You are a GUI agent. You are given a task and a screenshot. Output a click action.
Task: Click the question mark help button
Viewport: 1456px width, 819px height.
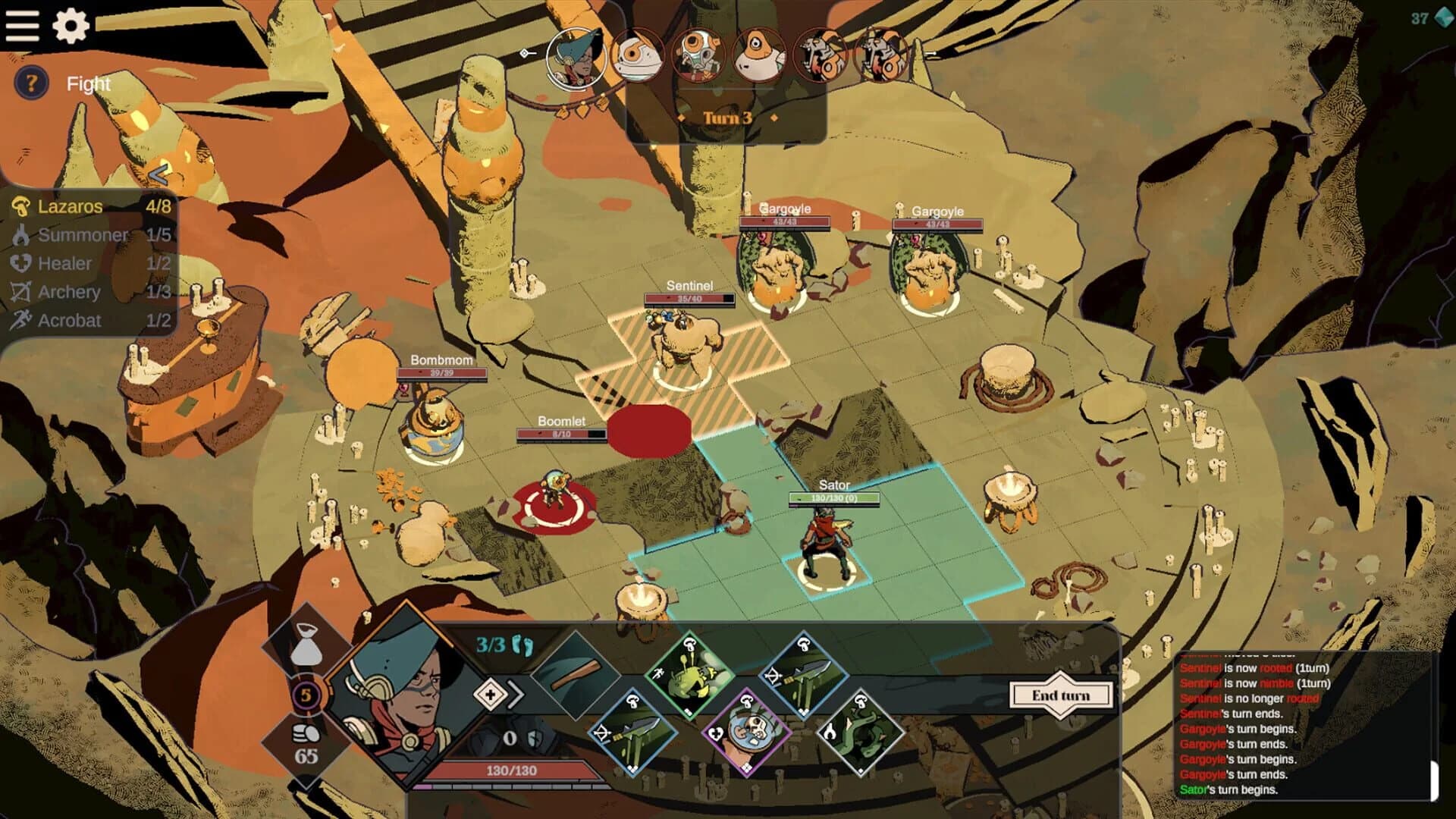coord(30,83)
